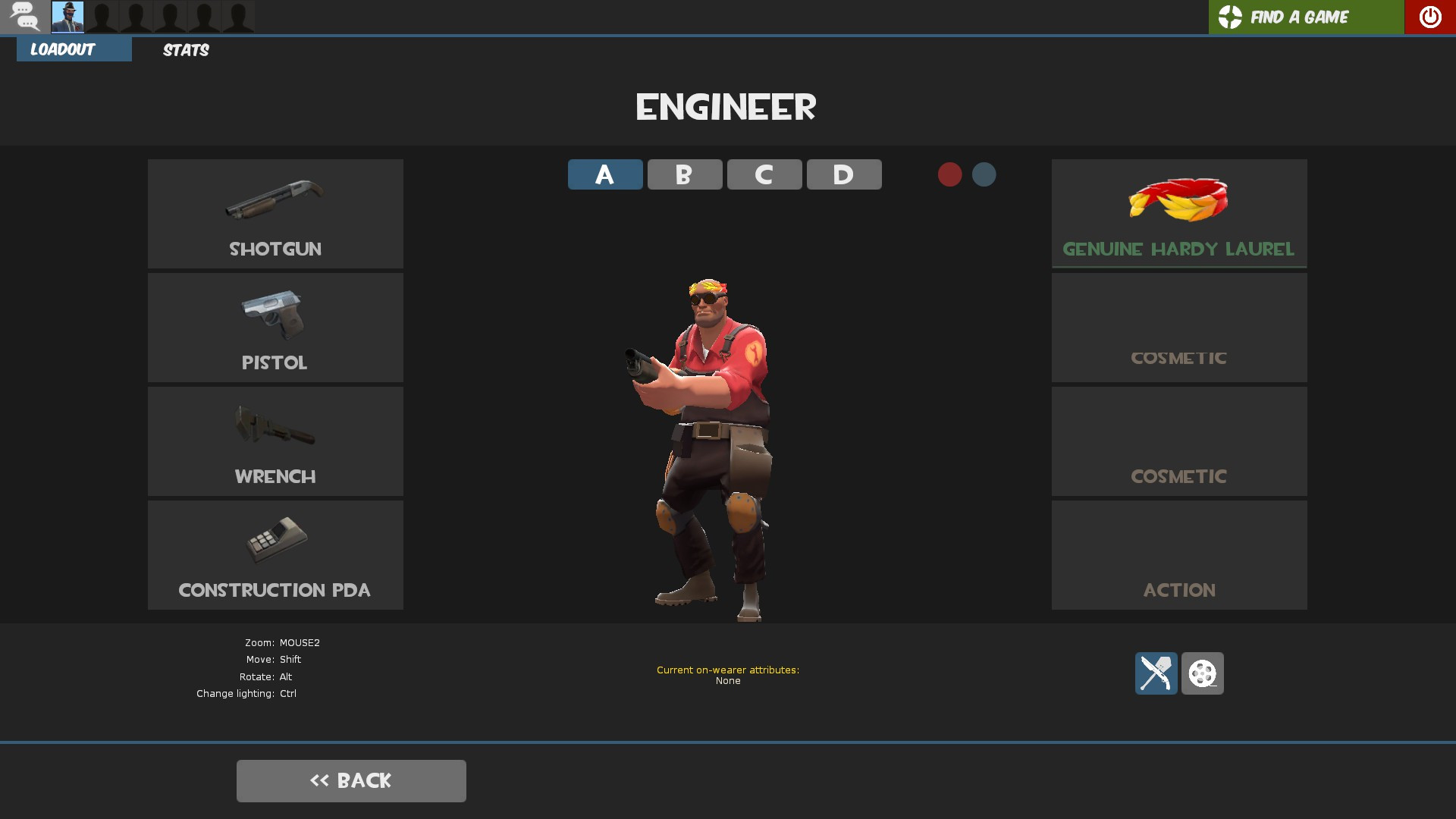Select loadout preset B
The height and width of the screenshot is (819, 1456).
click(684, 174)
